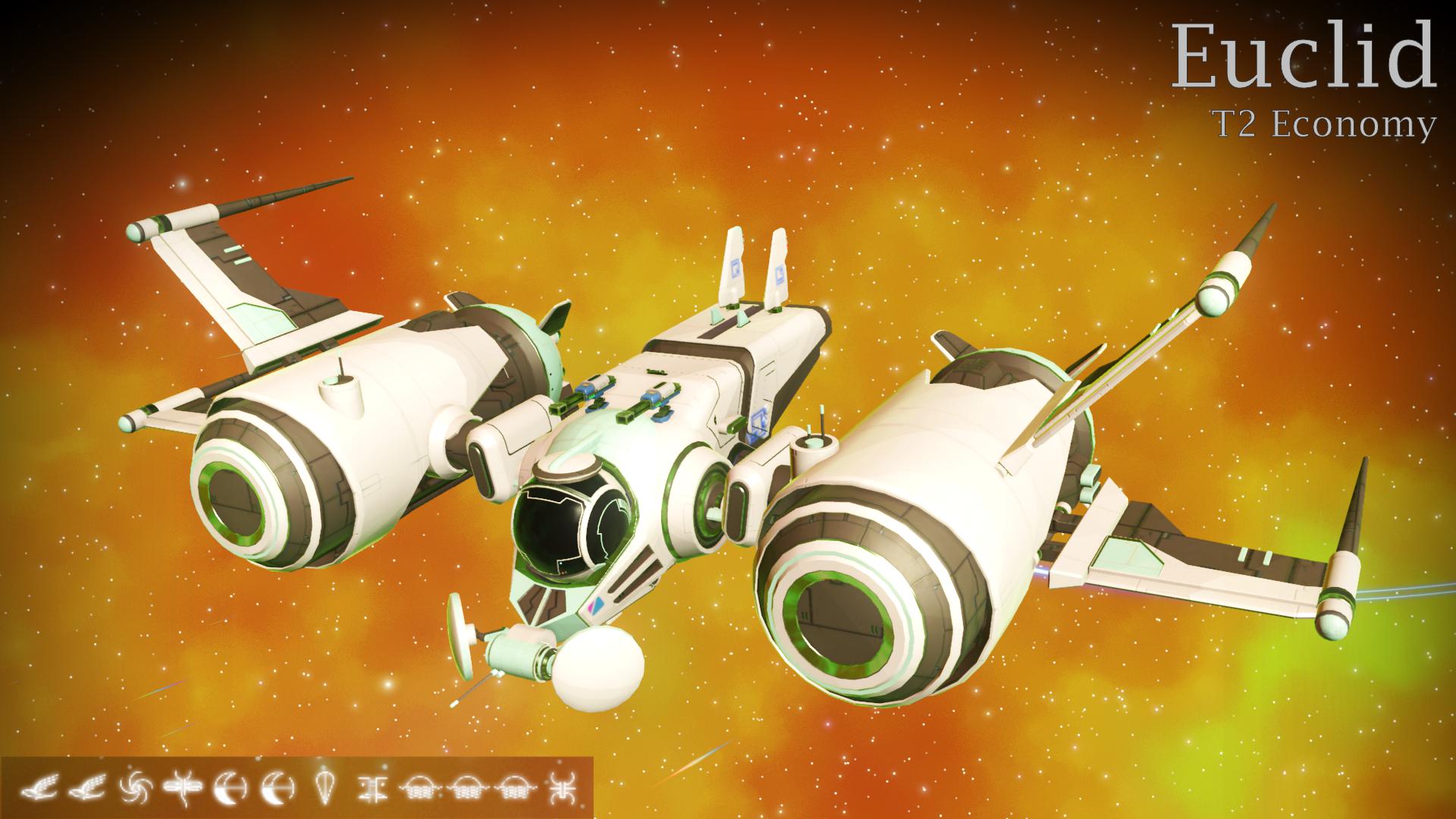The width and height of the screenshot is (1456, 819).
Task: Click the T2 Economy label
Action: pos(1325,124)
